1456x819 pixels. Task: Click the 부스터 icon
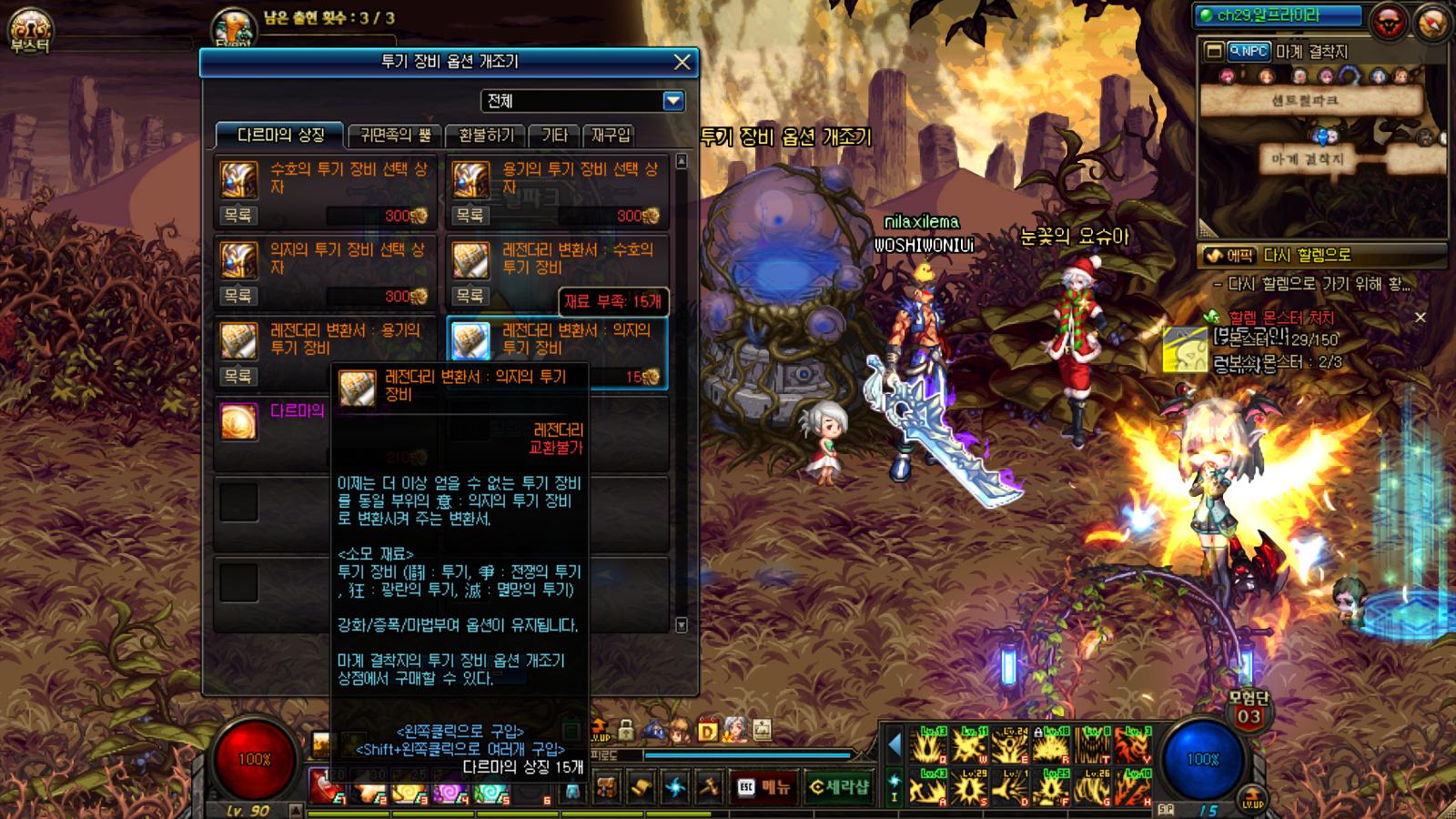point(30,30)
